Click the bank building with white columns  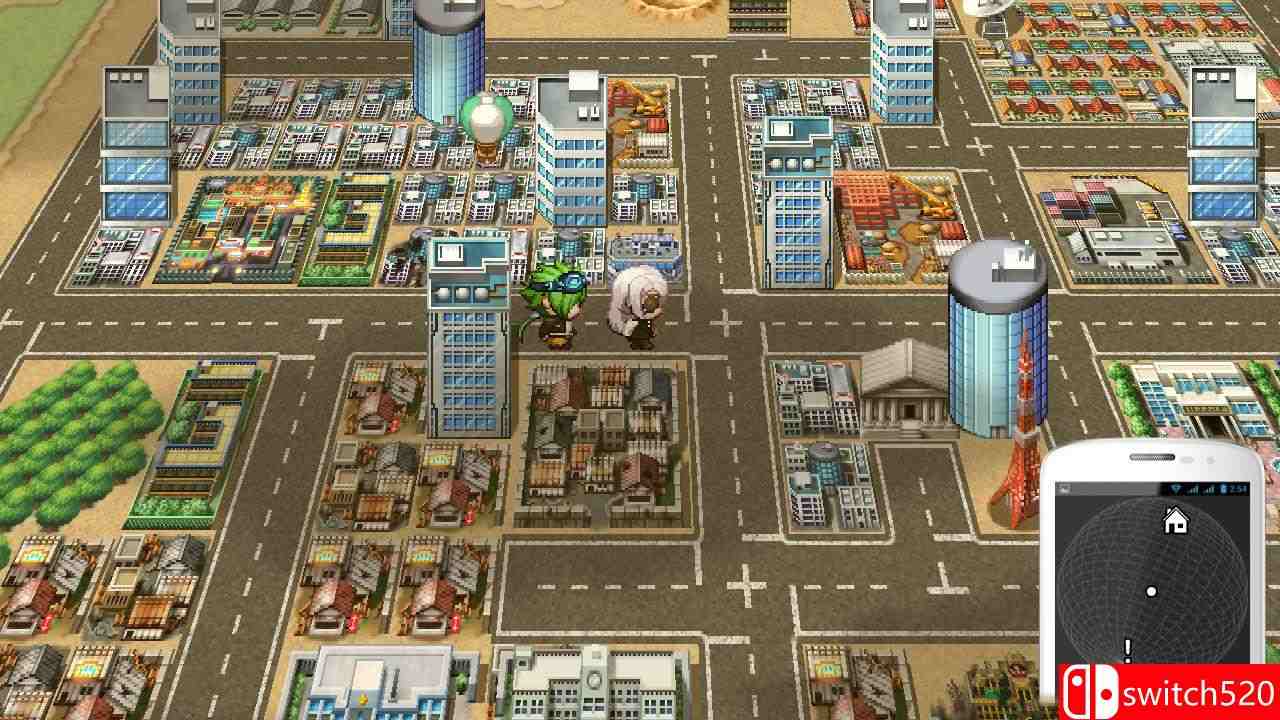pyautogui.click(x=905, y=400)
